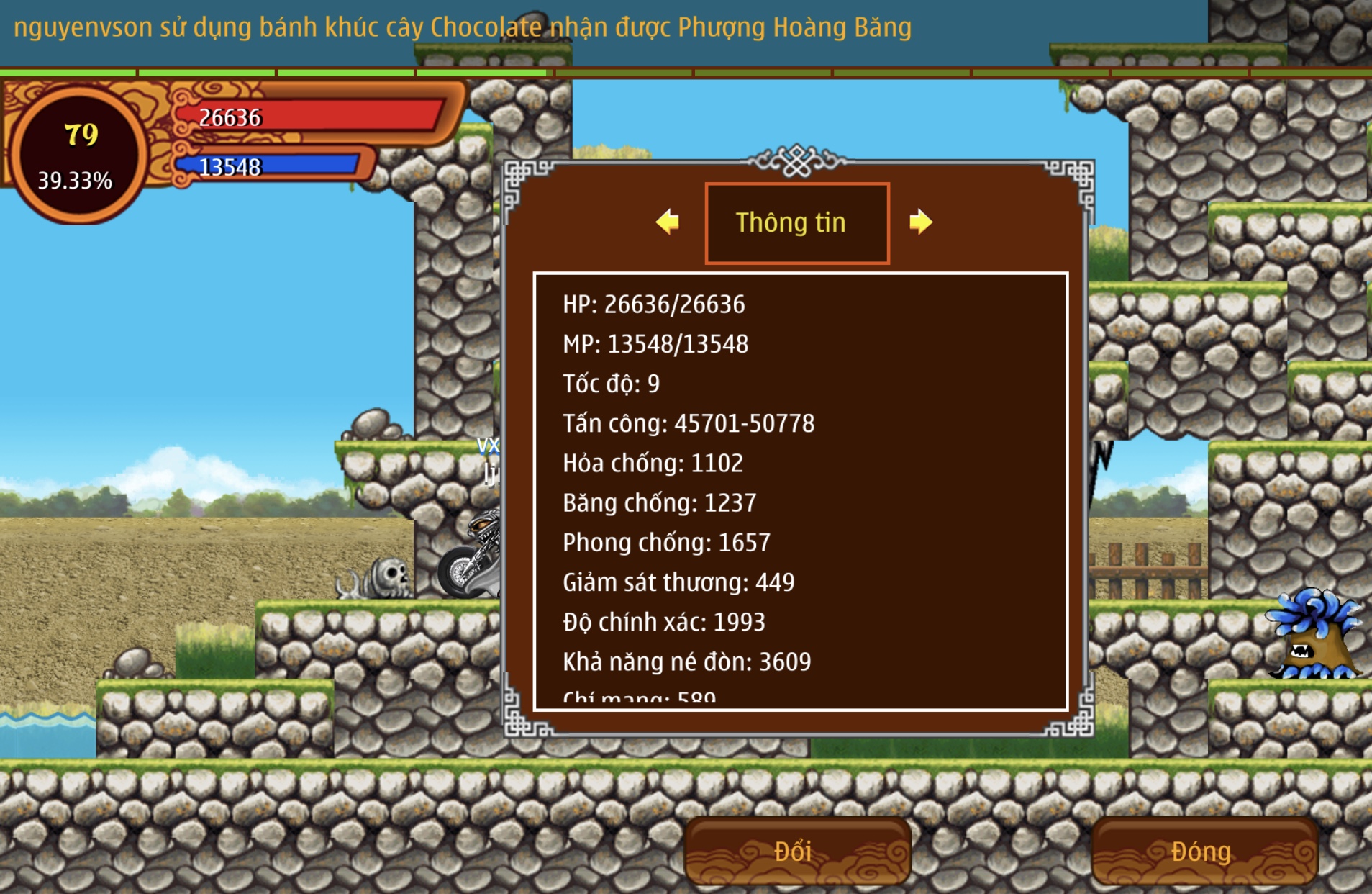This screenshot has height=894, width=1372.
Task: Select the Thông tin tab header
Action: [x=796, y=223]
